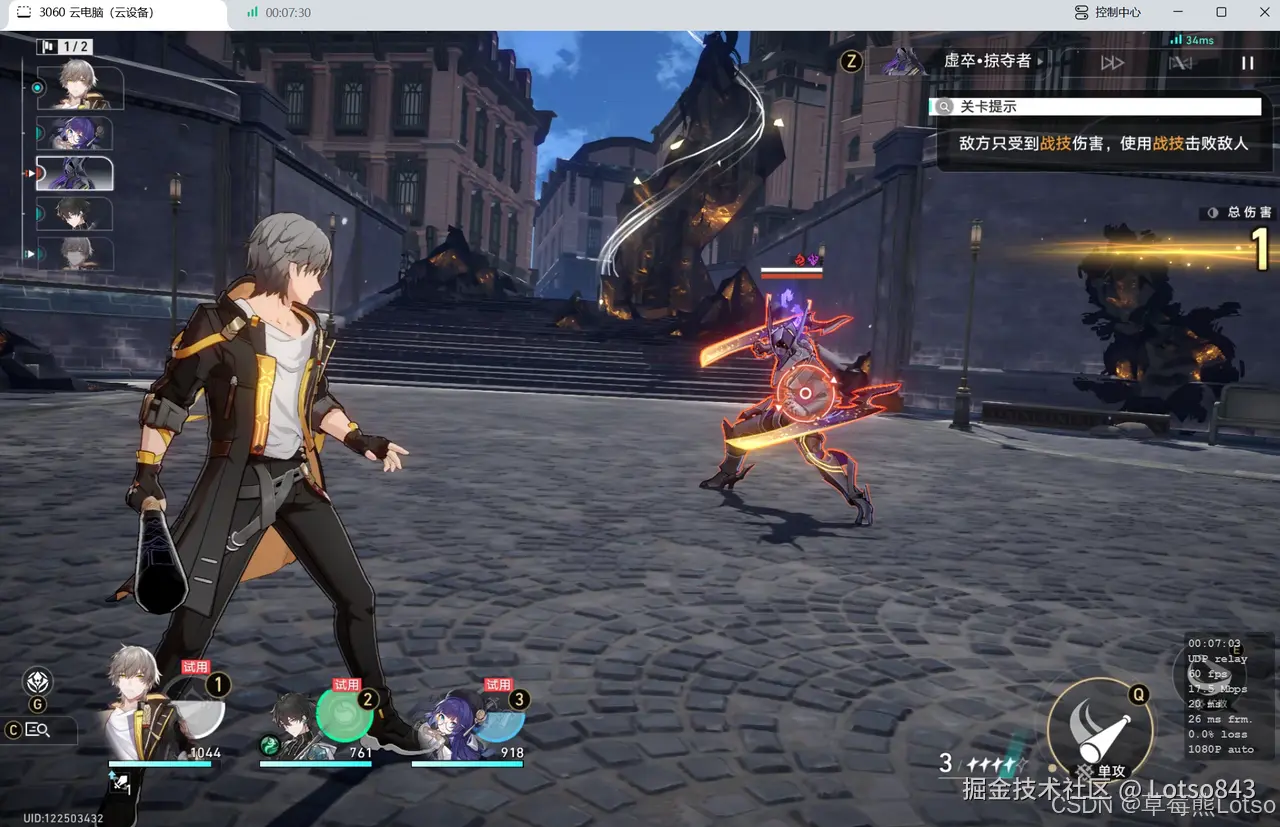Screen dimensions: 1280x827
Task: Select the purple-haired girl turn-order card
Action: [x=75, y=133]
